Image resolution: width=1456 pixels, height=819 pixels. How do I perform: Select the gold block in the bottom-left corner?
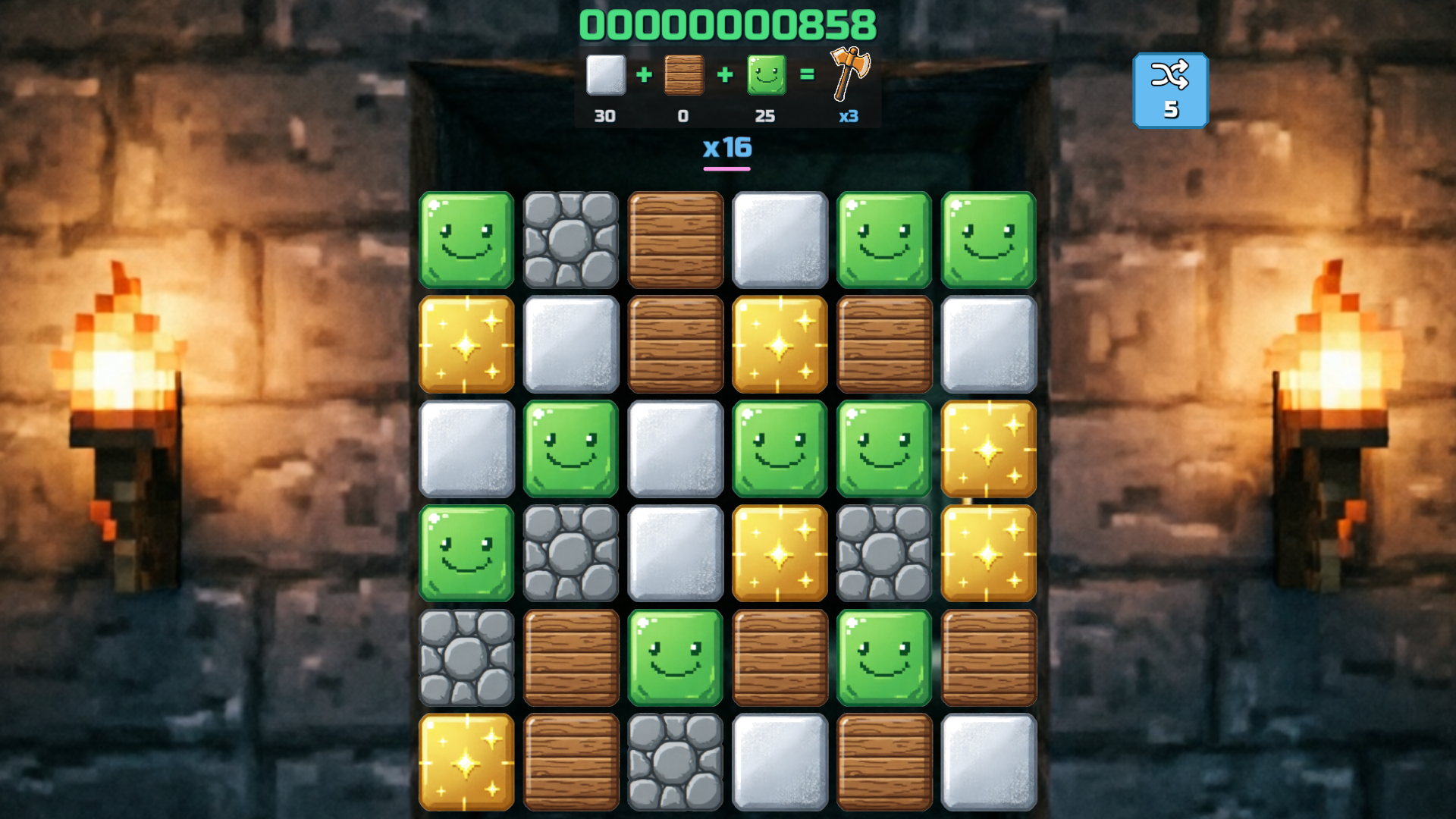(466, 762)
